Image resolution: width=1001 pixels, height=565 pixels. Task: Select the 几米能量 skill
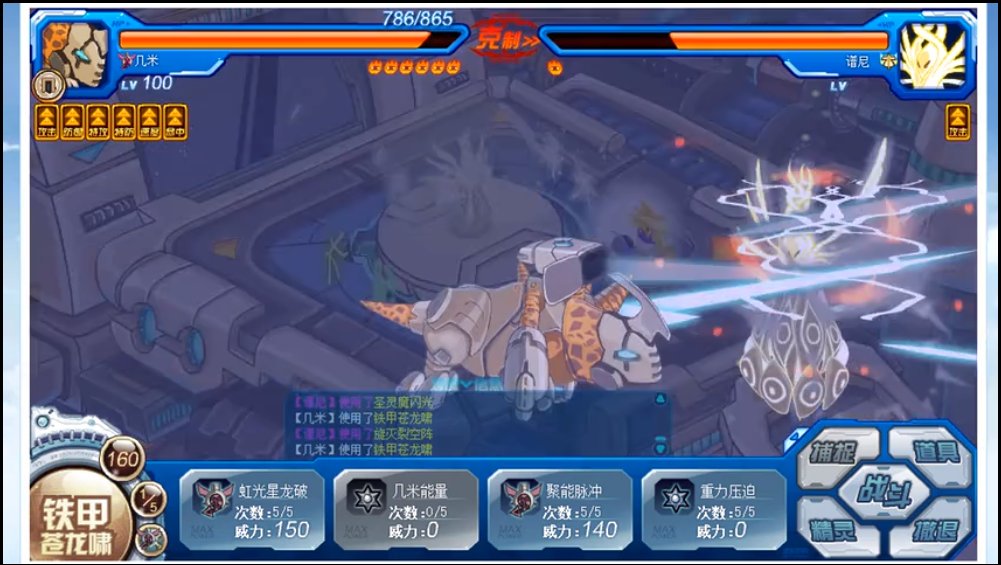[406, 510]
